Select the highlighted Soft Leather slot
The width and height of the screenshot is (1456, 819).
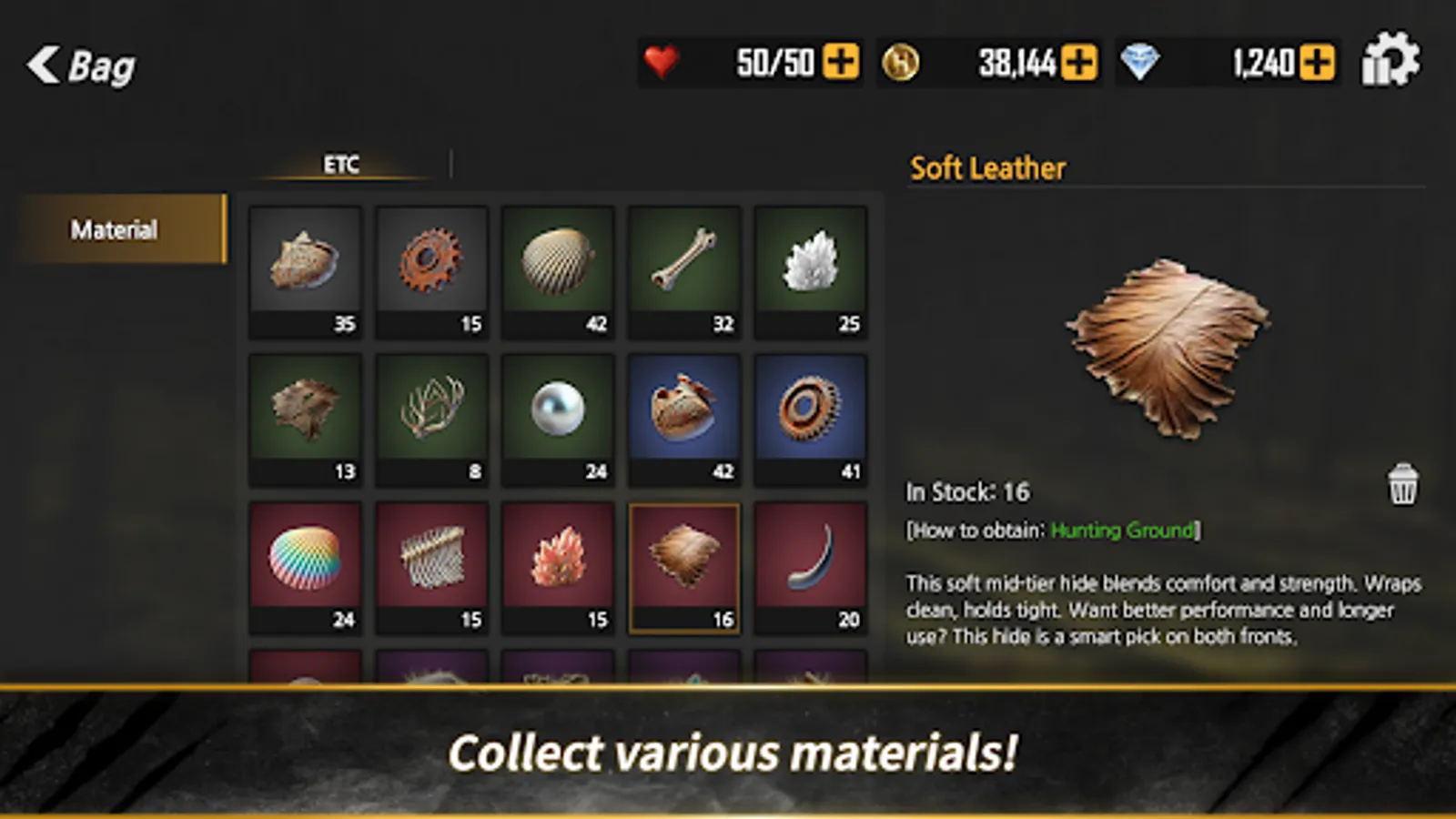click(684, 562)
